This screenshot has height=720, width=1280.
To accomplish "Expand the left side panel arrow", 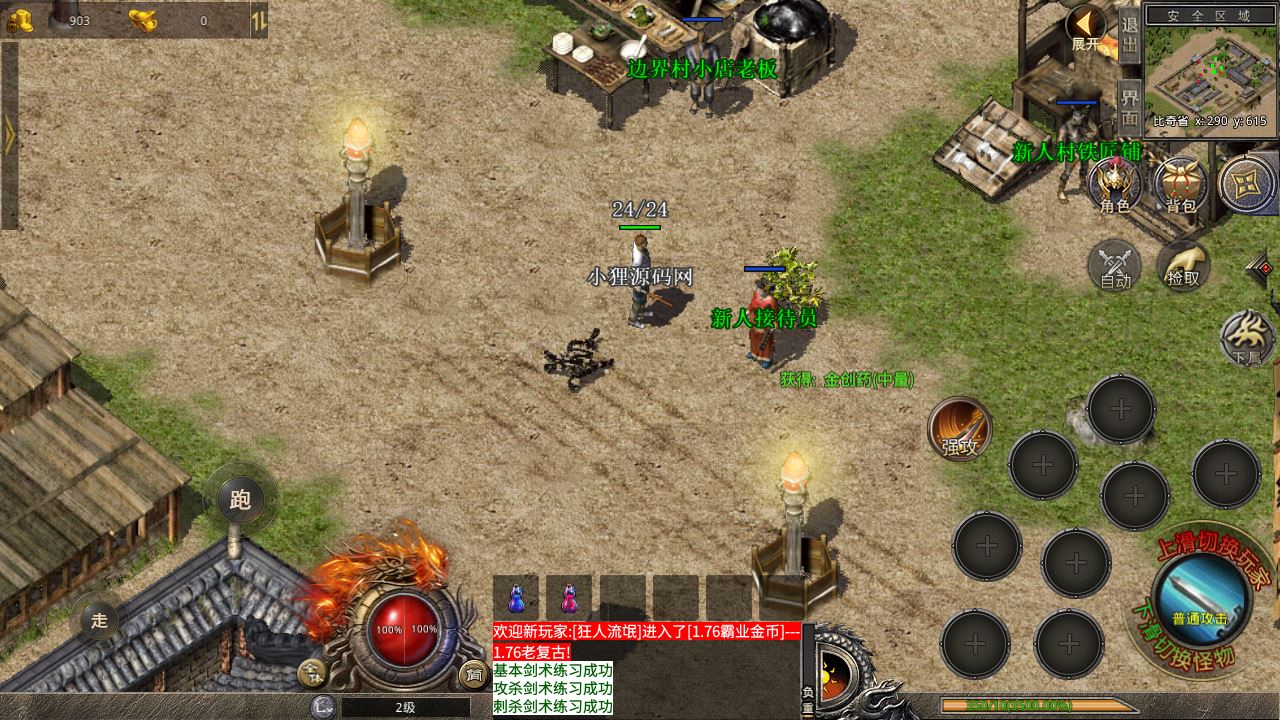I will point(9,135).
